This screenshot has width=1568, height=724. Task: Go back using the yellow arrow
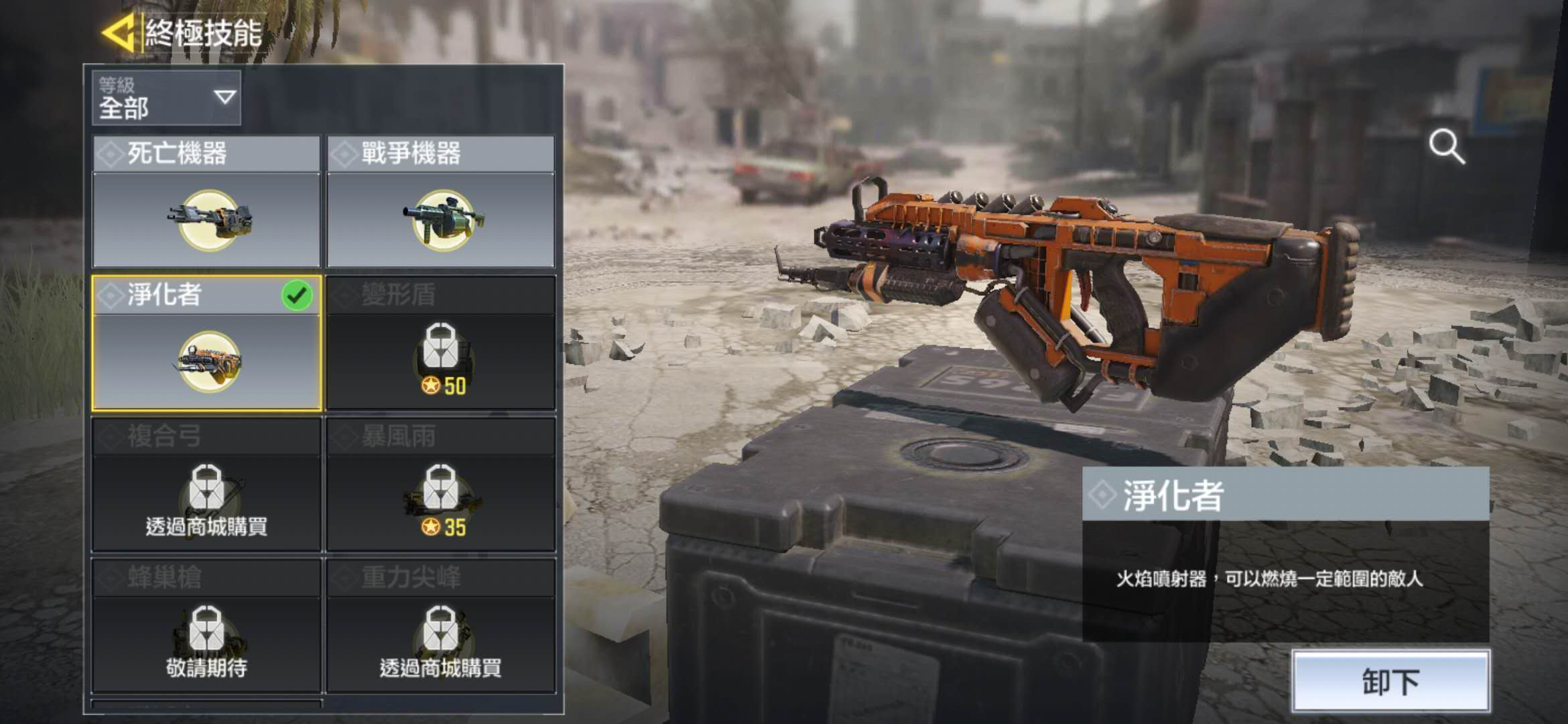tap(119, 32)
